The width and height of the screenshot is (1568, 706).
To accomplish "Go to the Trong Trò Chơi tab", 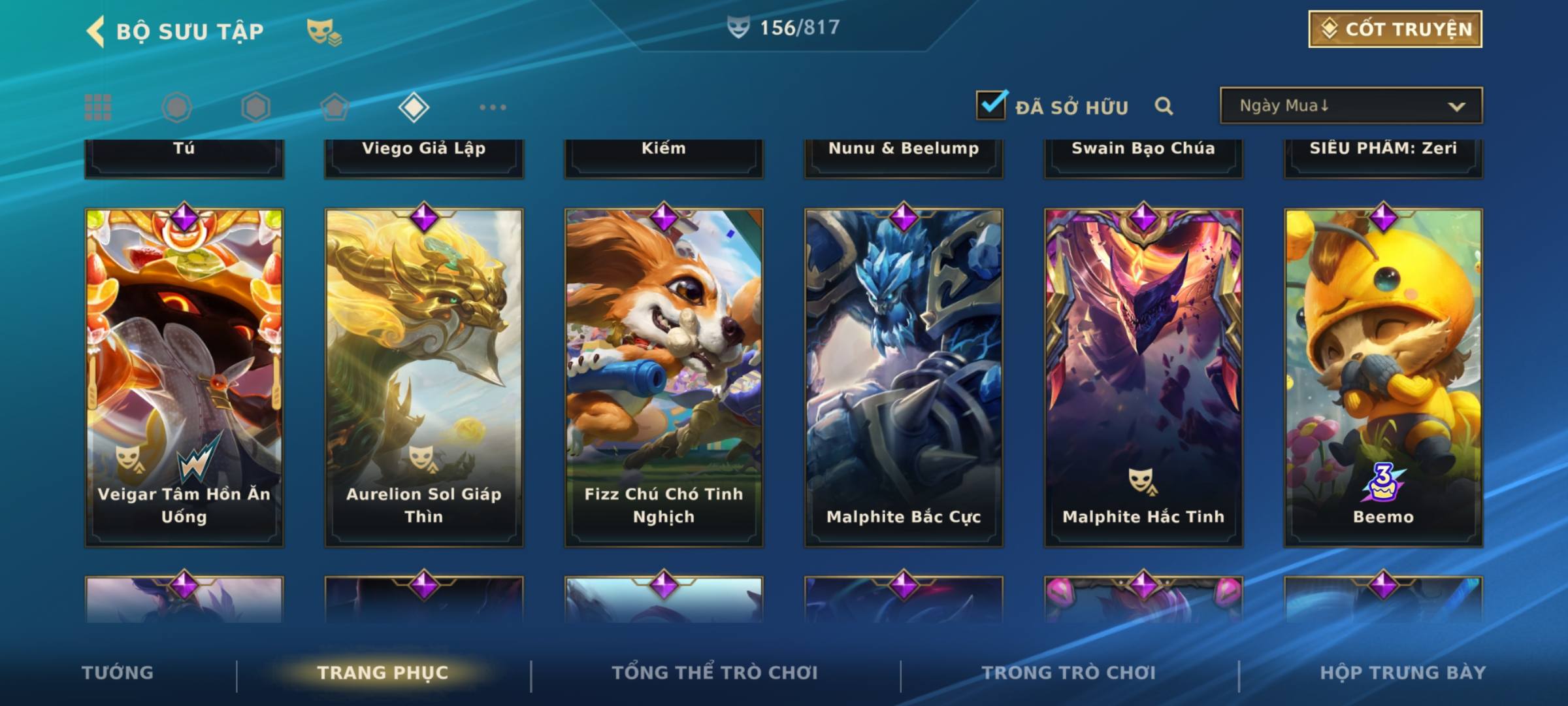I will tap(1069, 673).
